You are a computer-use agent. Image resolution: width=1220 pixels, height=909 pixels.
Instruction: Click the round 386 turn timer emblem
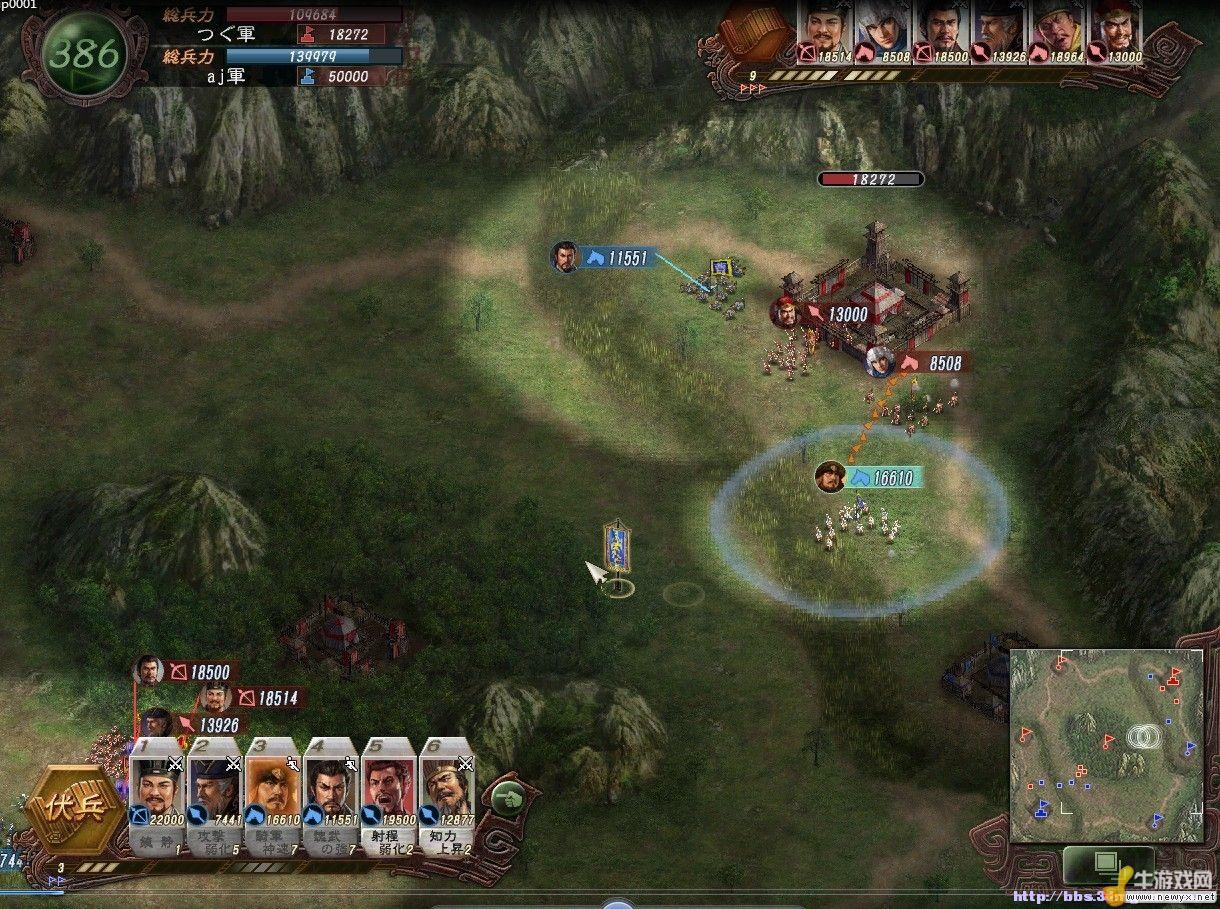[x=85, y=54]
